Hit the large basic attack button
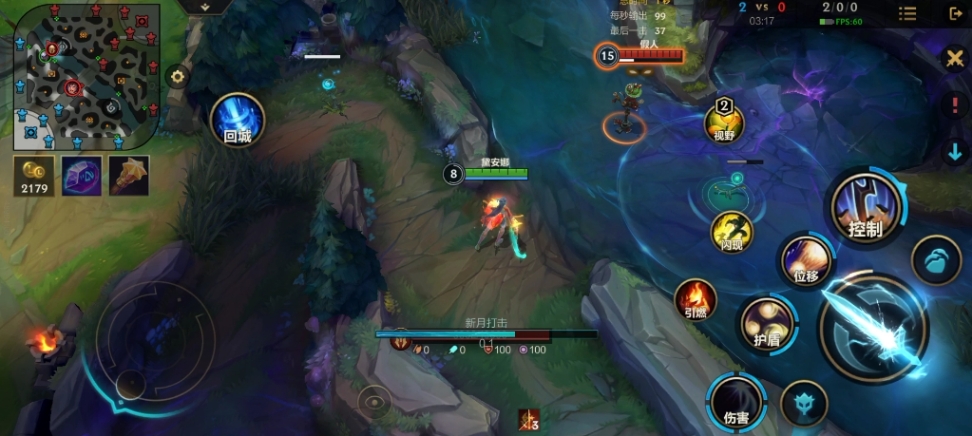This screenshot has height=436, width=972. (x=873, y=327)
